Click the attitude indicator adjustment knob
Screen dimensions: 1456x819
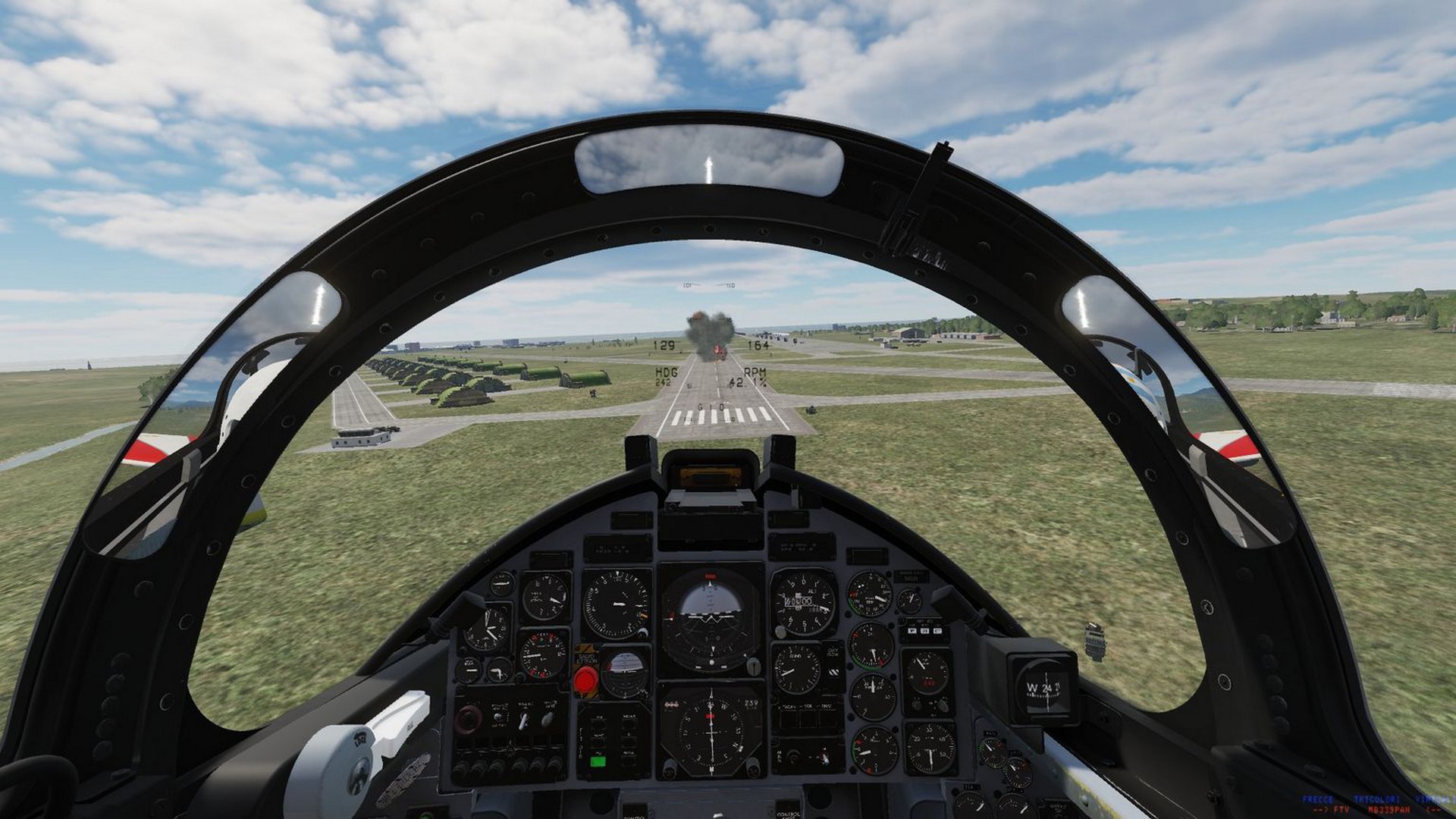coord(753,667)
